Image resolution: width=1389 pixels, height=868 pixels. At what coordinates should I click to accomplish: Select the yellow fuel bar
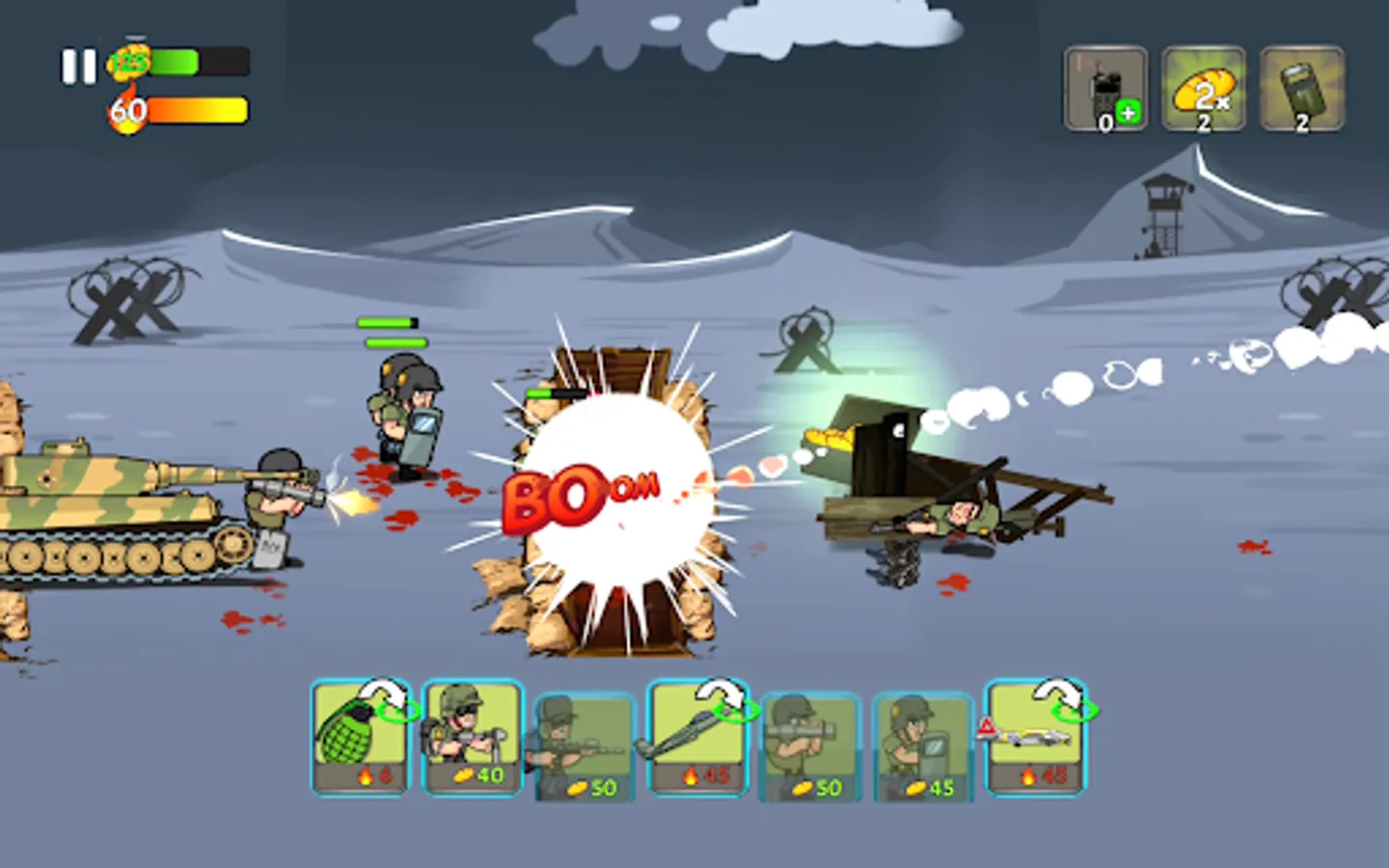[x=198, y=108]
